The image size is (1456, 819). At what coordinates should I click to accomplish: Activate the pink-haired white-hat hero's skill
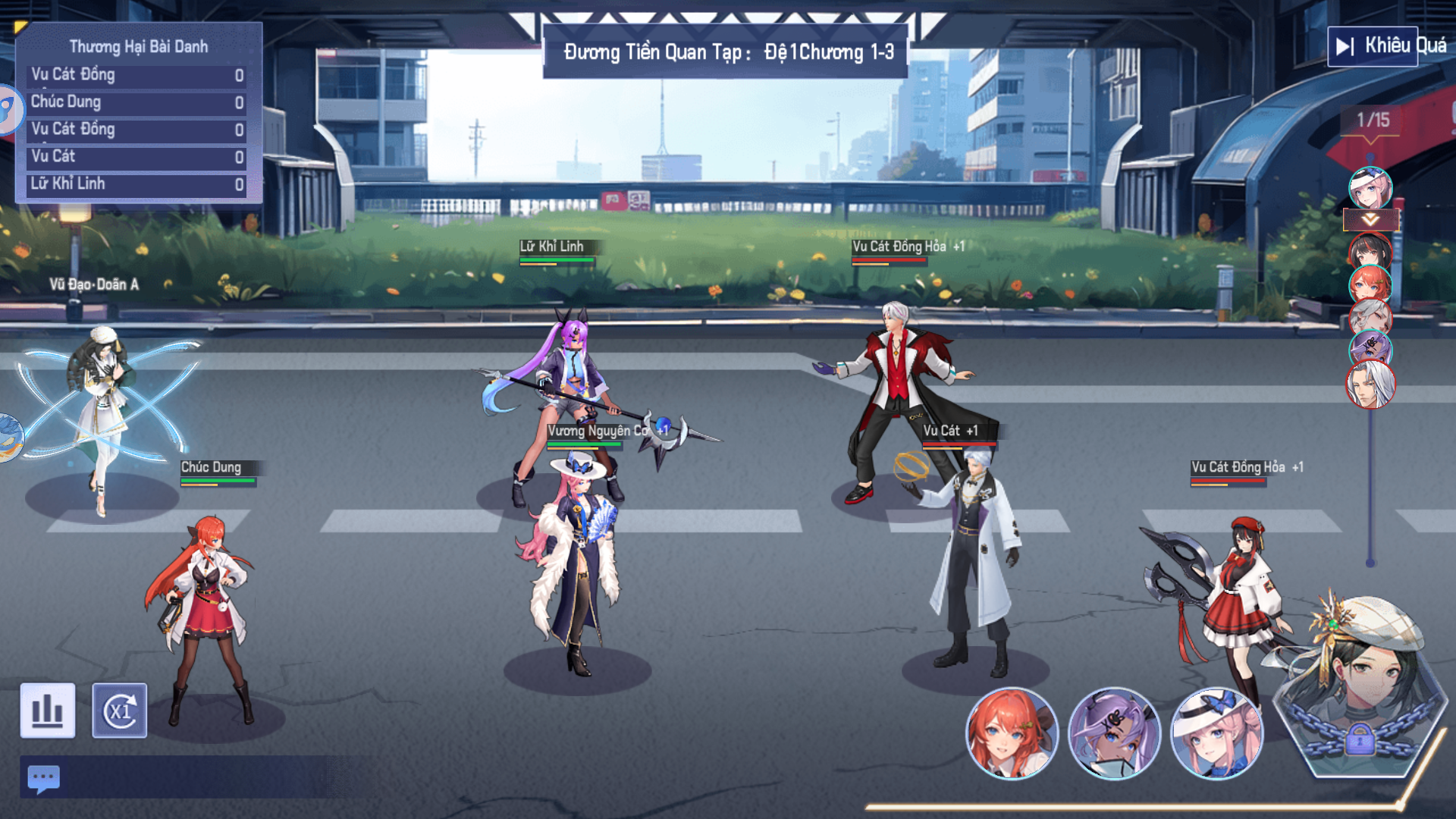[1216, 733]
